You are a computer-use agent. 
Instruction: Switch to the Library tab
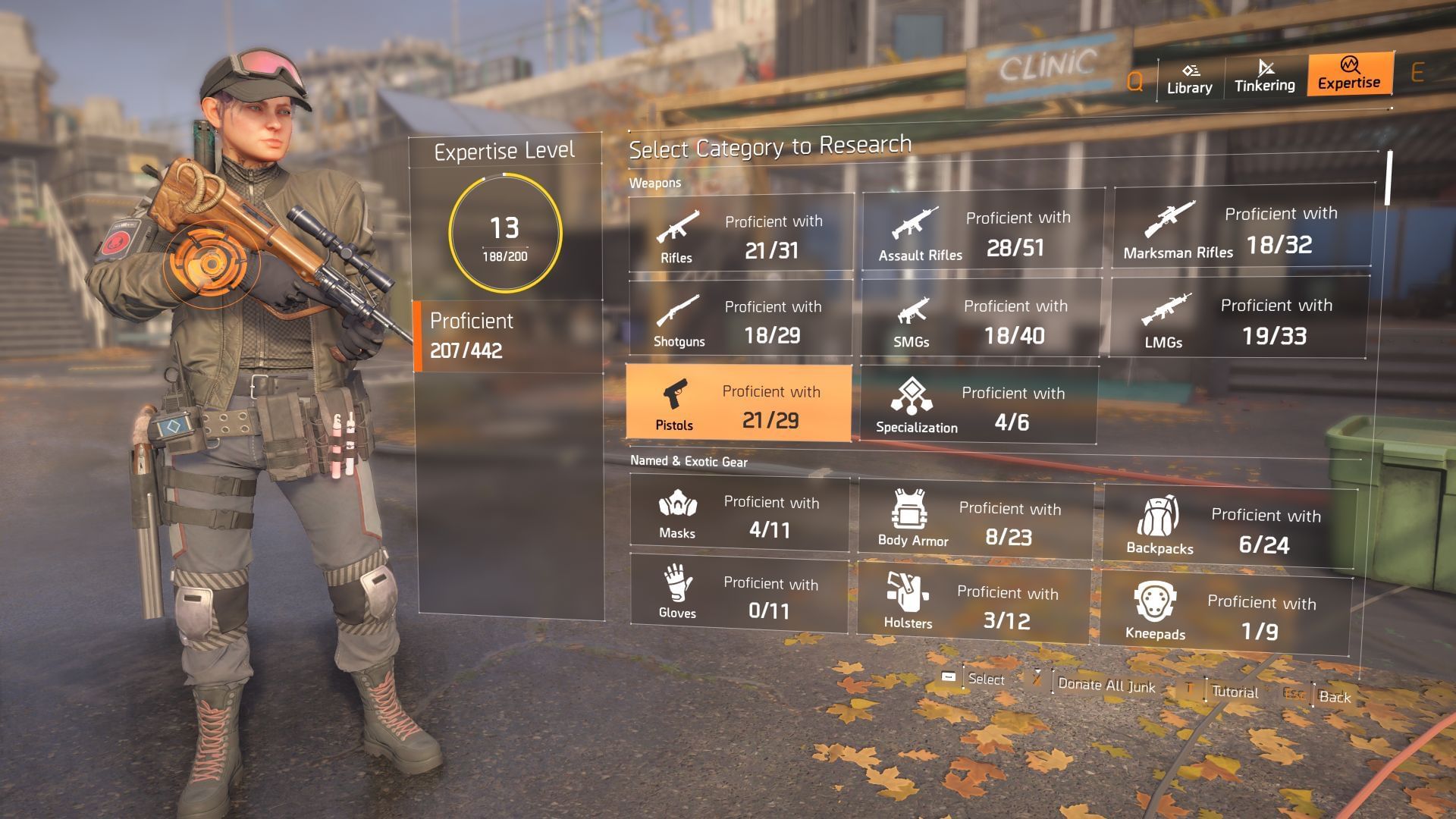[x=1189, y=79]
